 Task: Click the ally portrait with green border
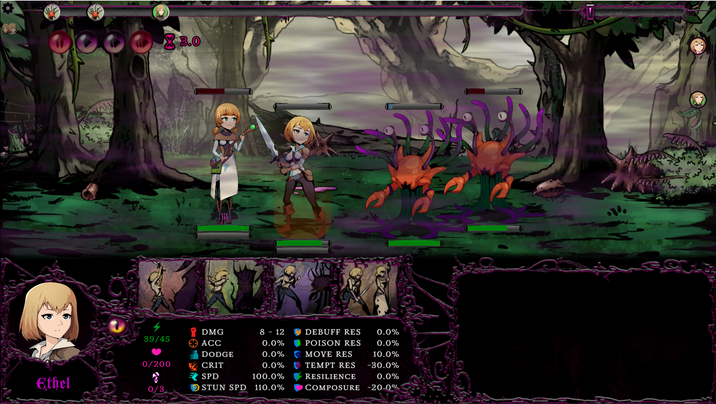pyautogui.click(x=698, y=100)
